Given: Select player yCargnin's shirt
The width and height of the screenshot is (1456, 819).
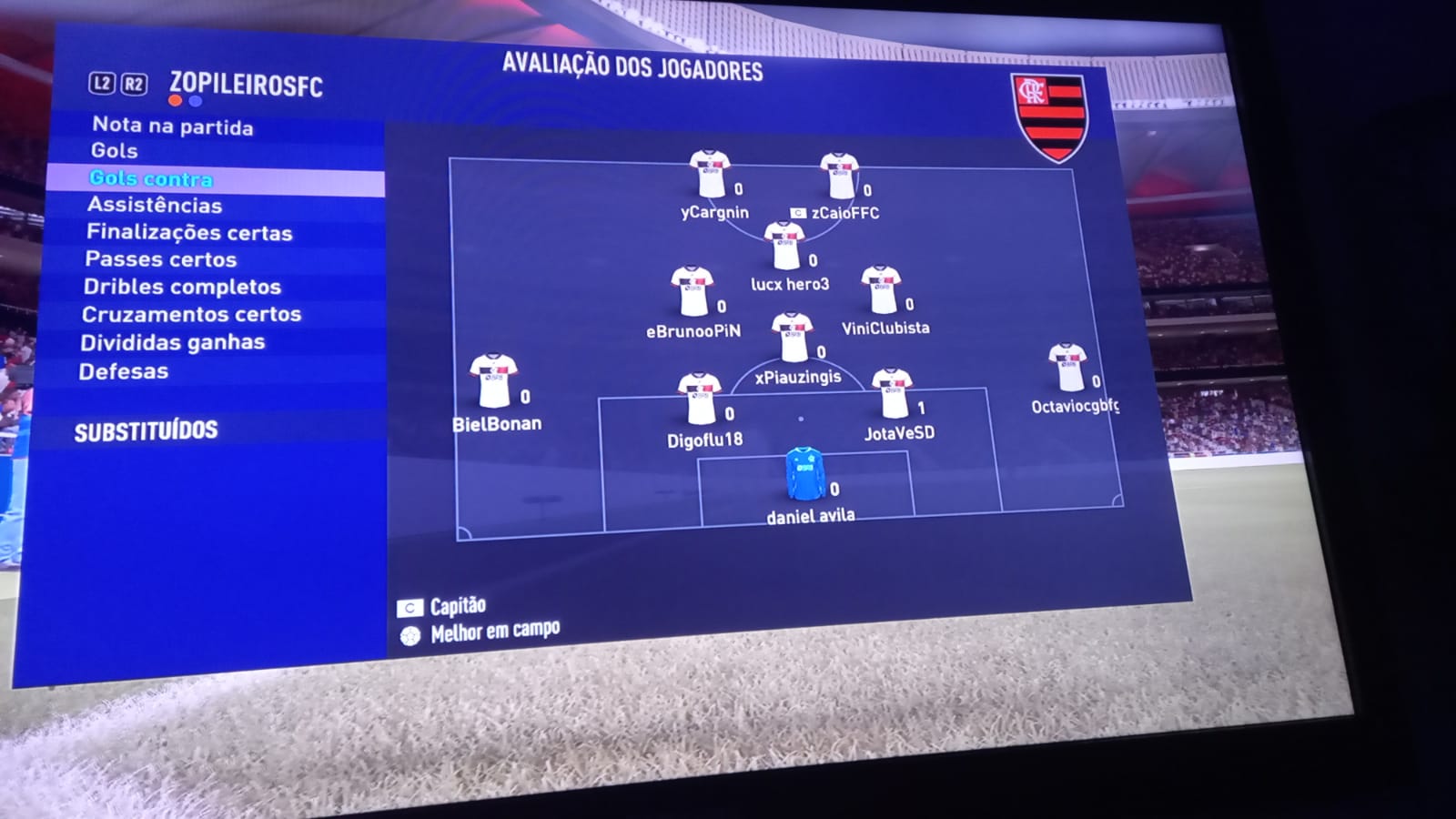Looking at the screenshot, I should pyautogui.click(x=709, y=173).
